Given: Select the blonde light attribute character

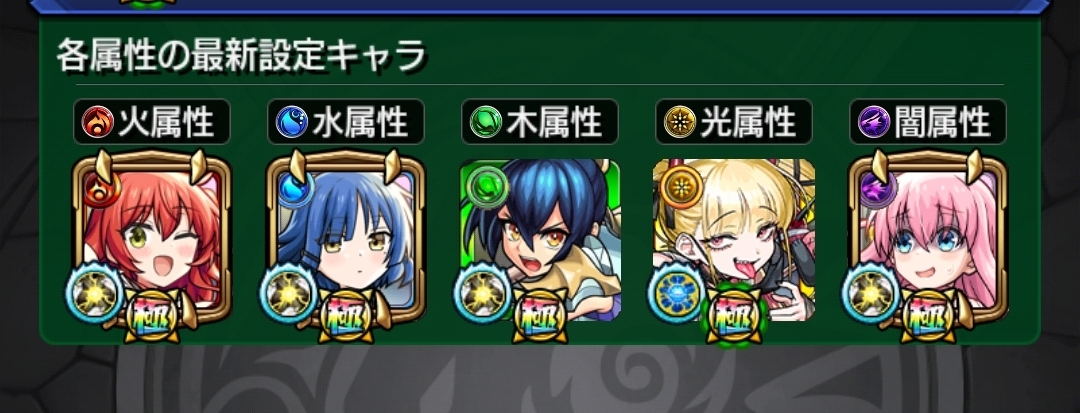Looking at the screenshot, I should [734, 240].
